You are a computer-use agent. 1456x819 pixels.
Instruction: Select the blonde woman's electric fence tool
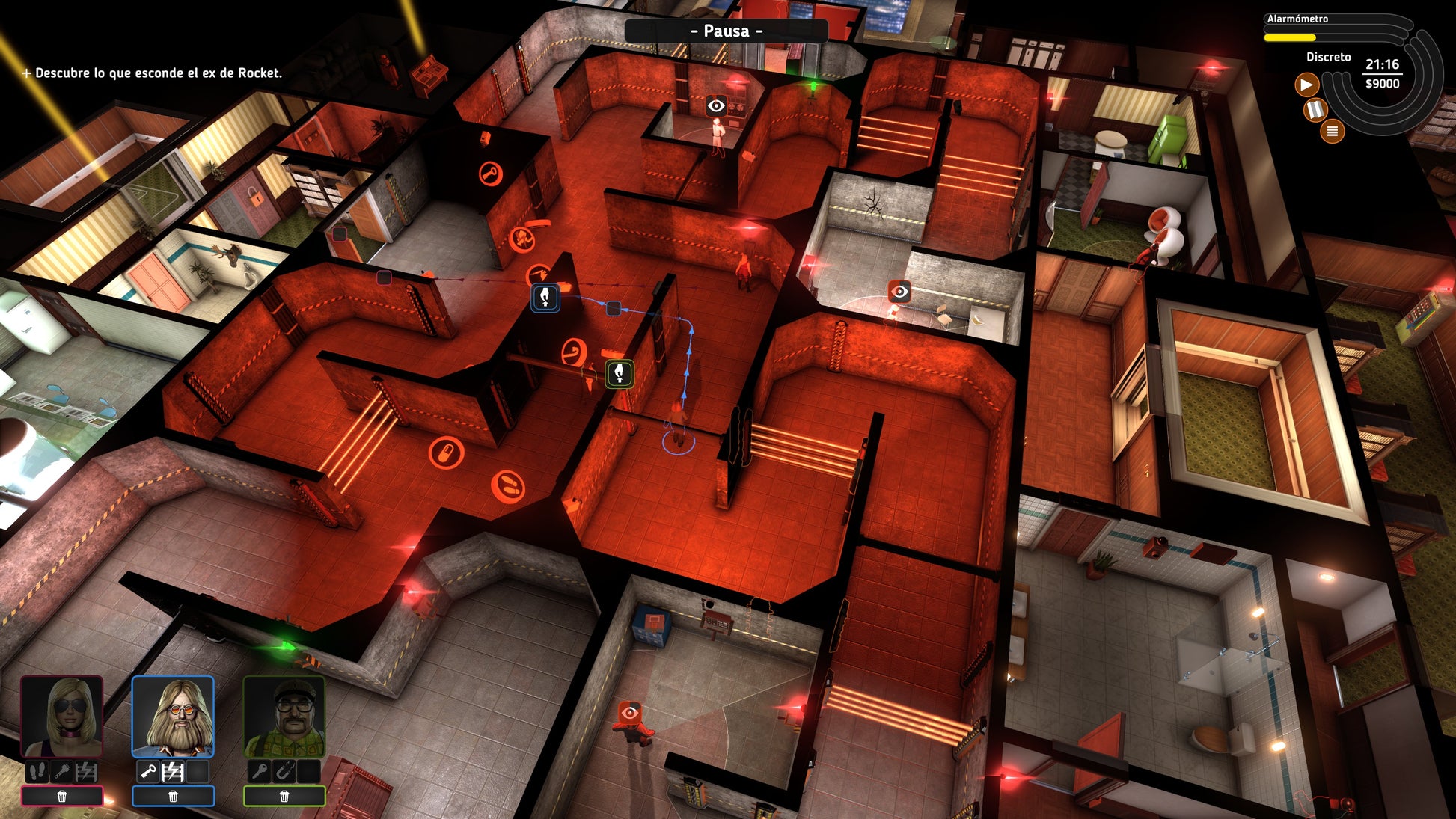(x=87, y=772)
